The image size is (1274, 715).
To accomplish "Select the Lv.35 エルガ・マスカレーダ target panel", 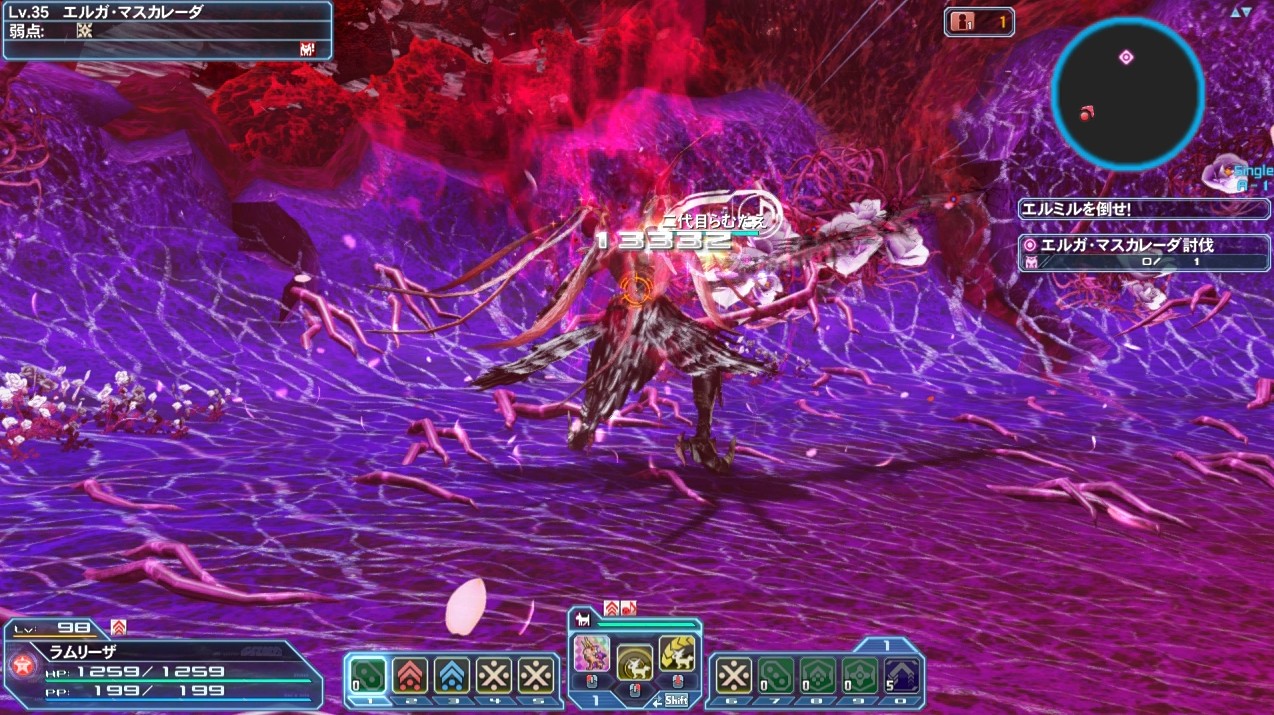I will (167, 30).
